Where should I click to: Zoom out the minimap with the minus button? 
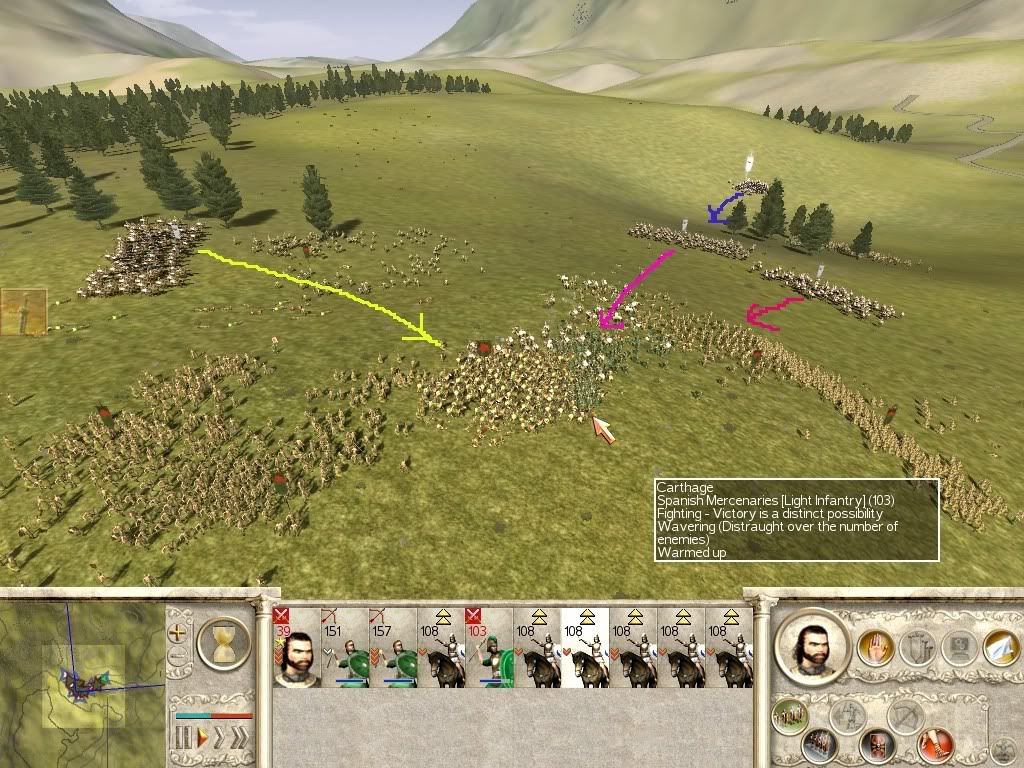[178, 658]
